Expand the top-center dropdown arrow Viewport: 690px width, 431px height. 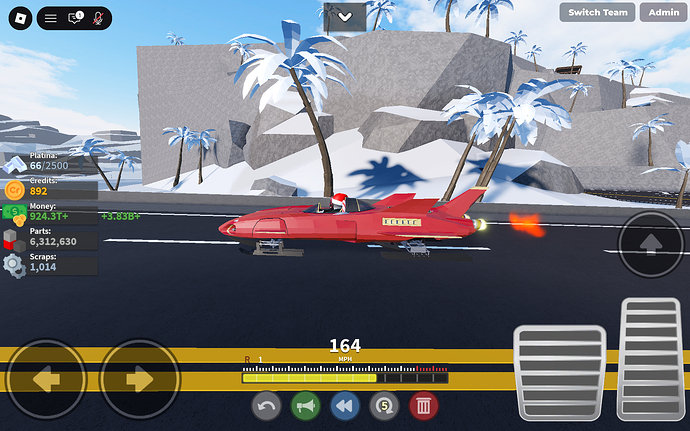[345, 16]
